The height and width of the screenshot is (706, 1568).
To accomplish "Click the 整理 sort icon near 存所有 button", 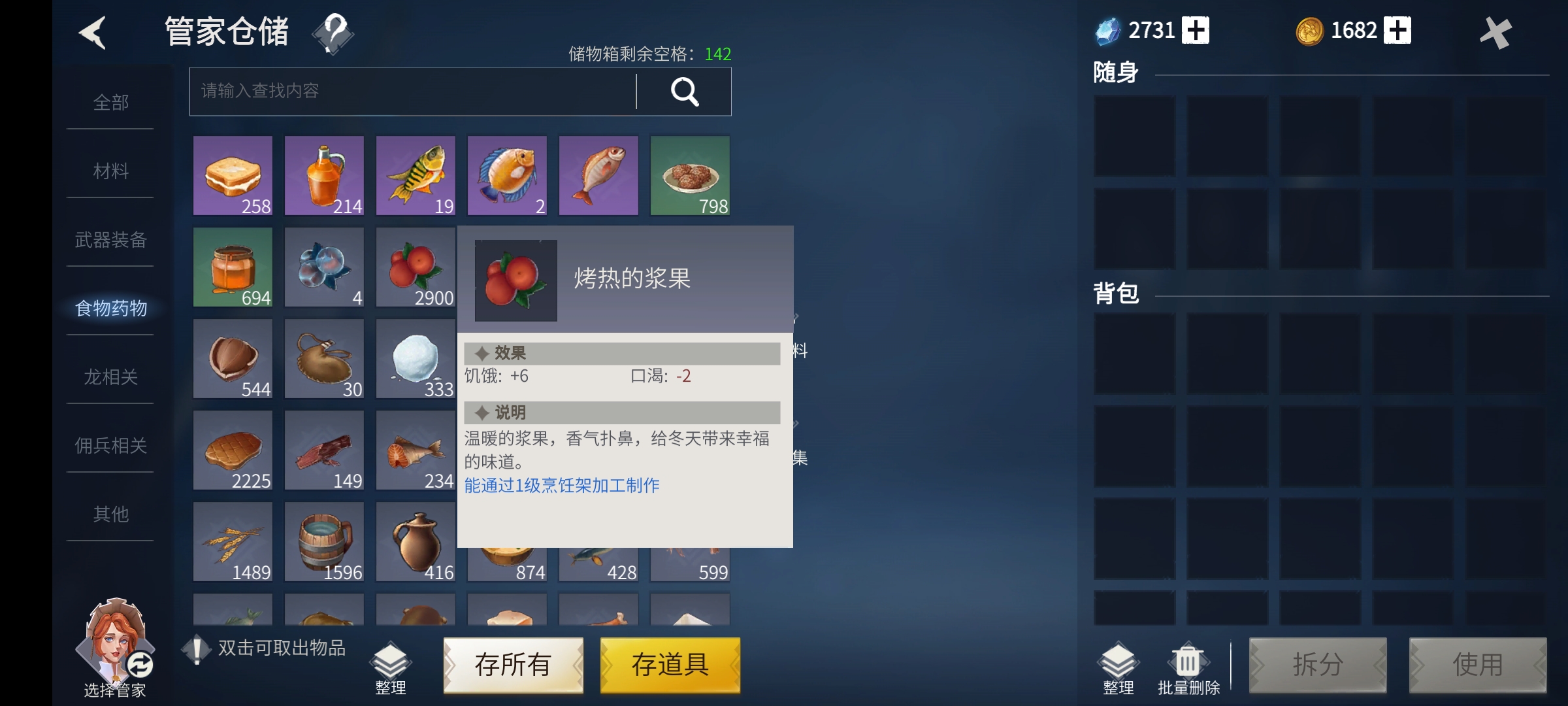I will (x=390, y=664).
